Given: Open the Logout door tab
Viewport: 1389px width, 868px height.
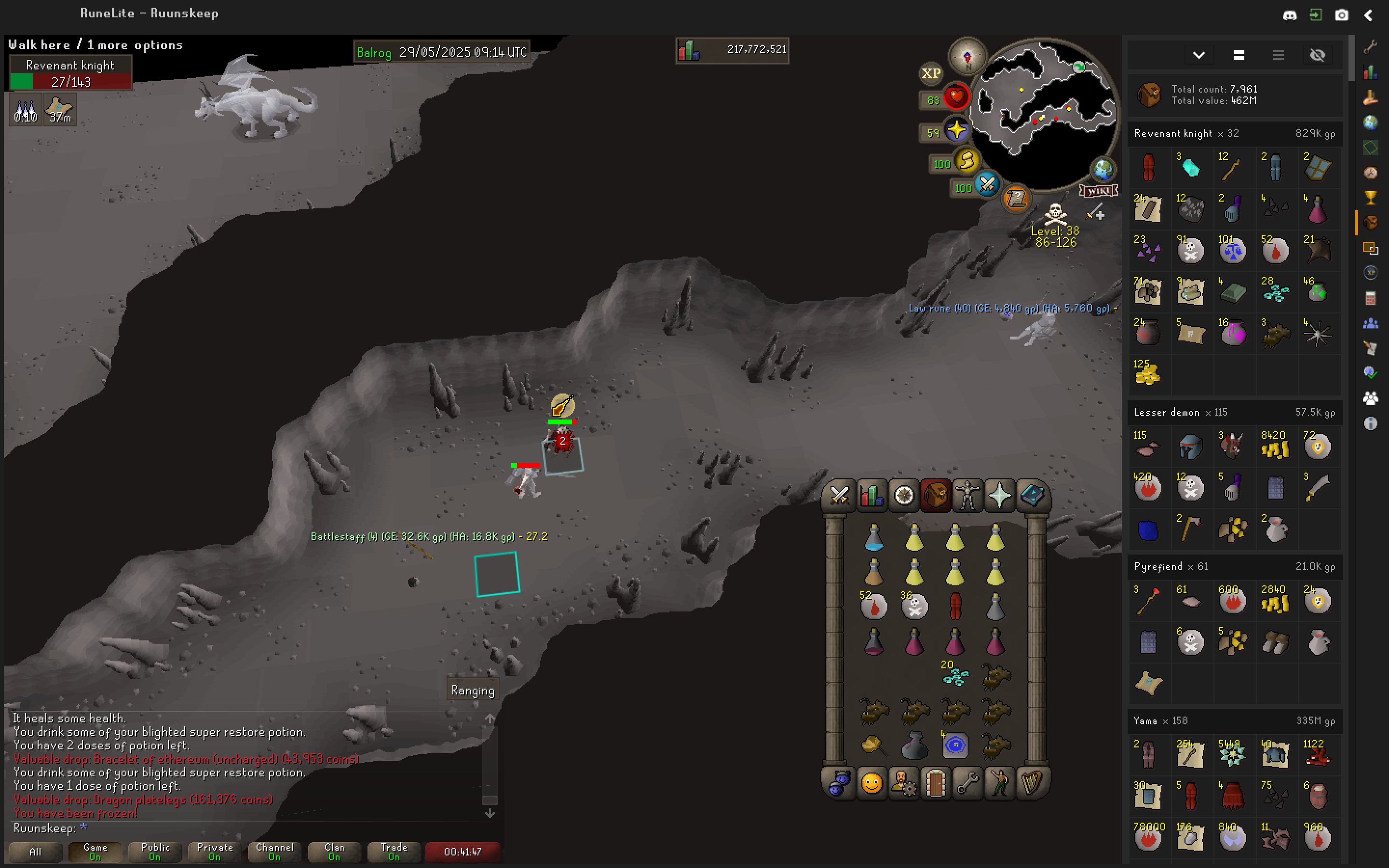Looking at the screenshot, I should point(936,783).
